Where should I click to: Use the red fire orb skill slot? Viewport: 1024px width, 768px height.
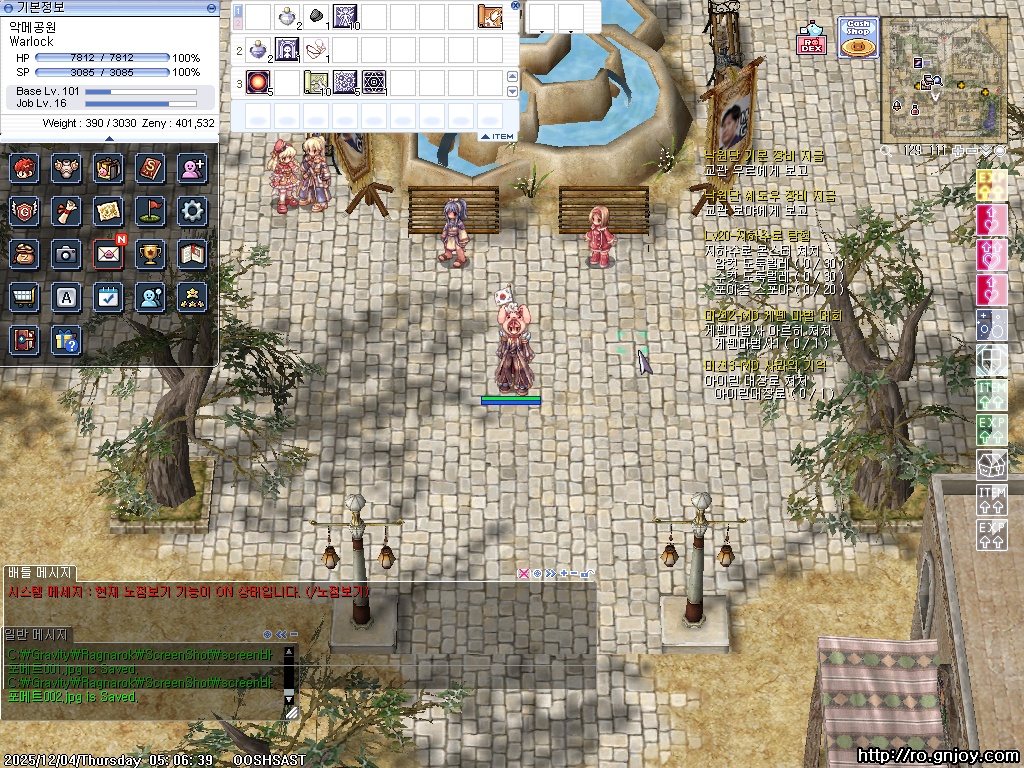258,82
